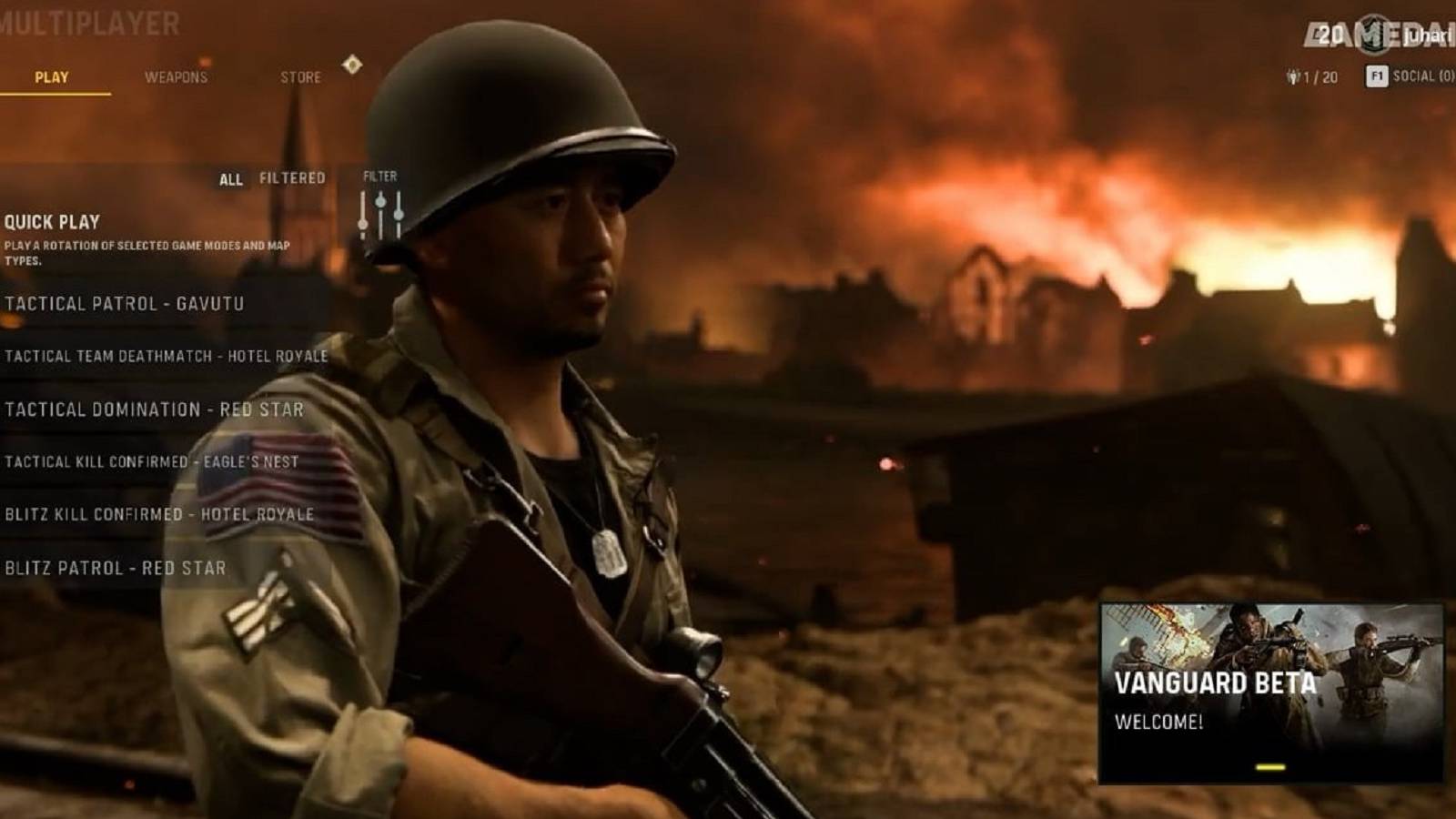
Task: Switch to the STORE tab
Action: tap(301, 78)
